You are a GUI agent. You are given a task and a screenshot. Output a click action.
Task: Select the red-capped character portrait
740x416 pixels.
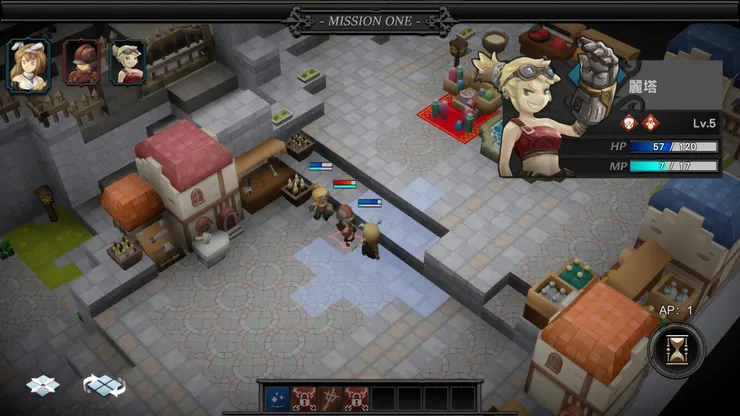pyautogui.click(x=79, y=62)
